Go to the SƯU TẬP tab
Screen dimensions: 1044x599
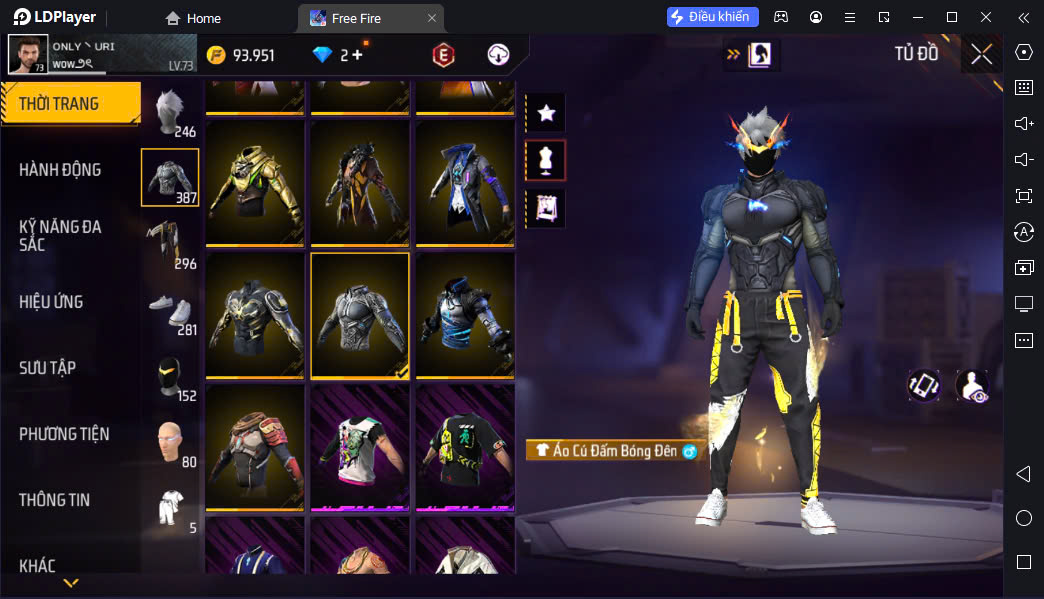point(47,368)
